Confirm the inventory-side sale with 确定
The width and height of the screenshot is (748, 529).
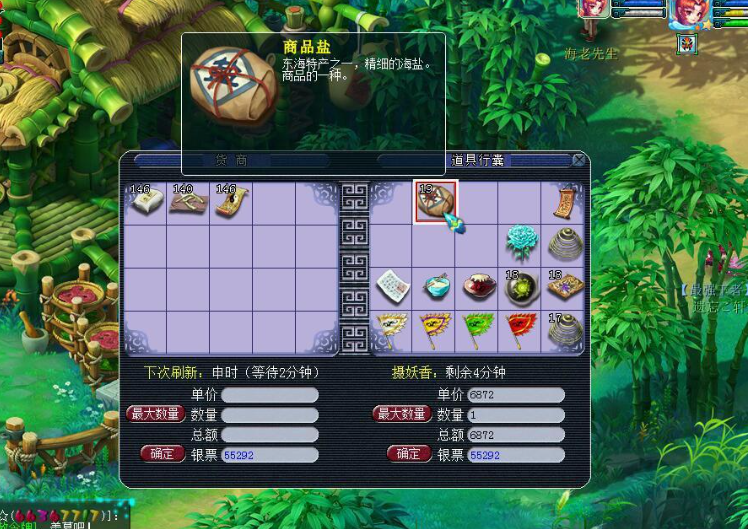click(x=408, y=454)
